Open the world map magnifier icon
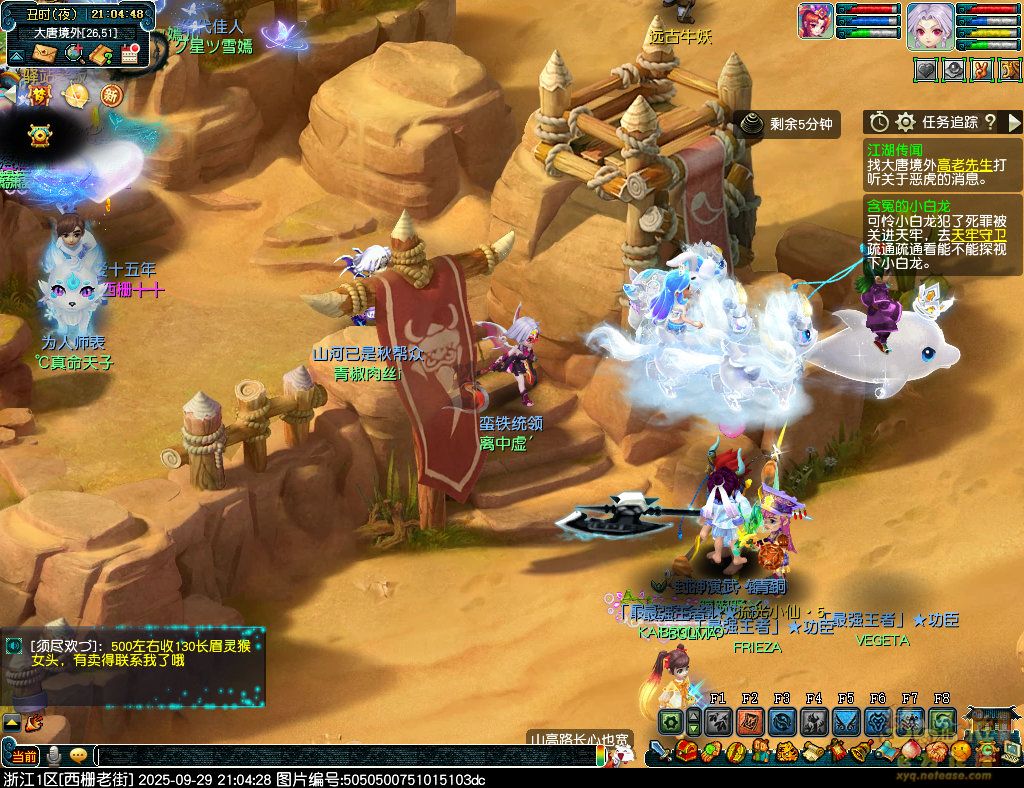 click(x=74, y=54)
